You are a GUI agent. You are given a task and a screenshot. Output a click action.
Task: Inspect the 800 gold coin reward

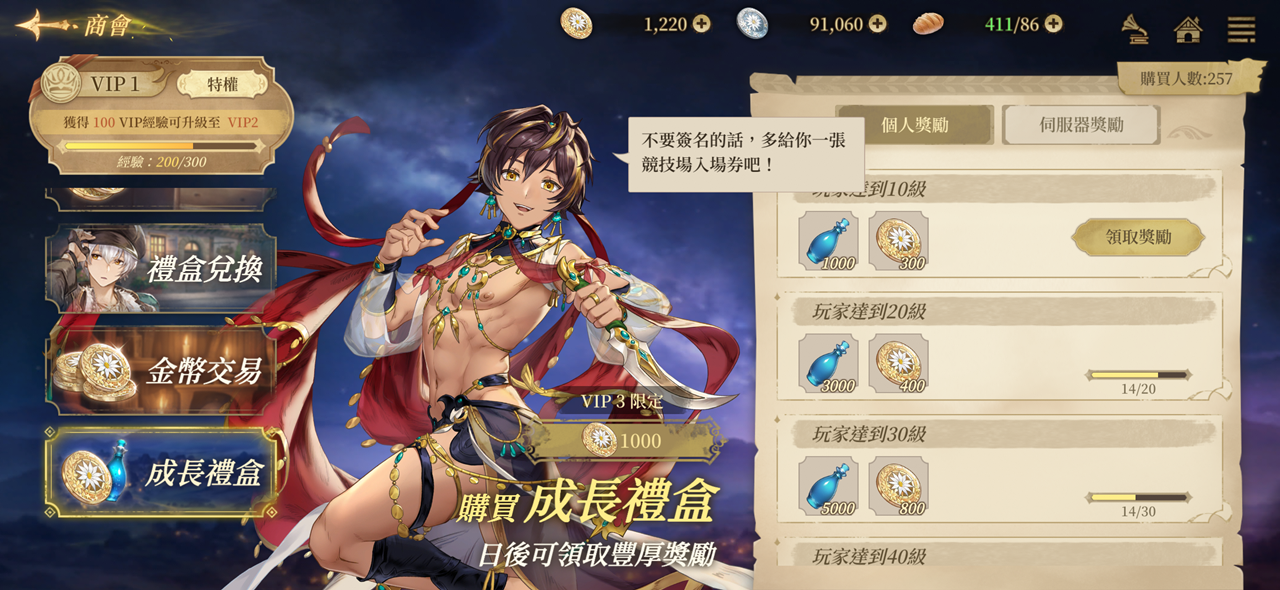pos(898,486)
